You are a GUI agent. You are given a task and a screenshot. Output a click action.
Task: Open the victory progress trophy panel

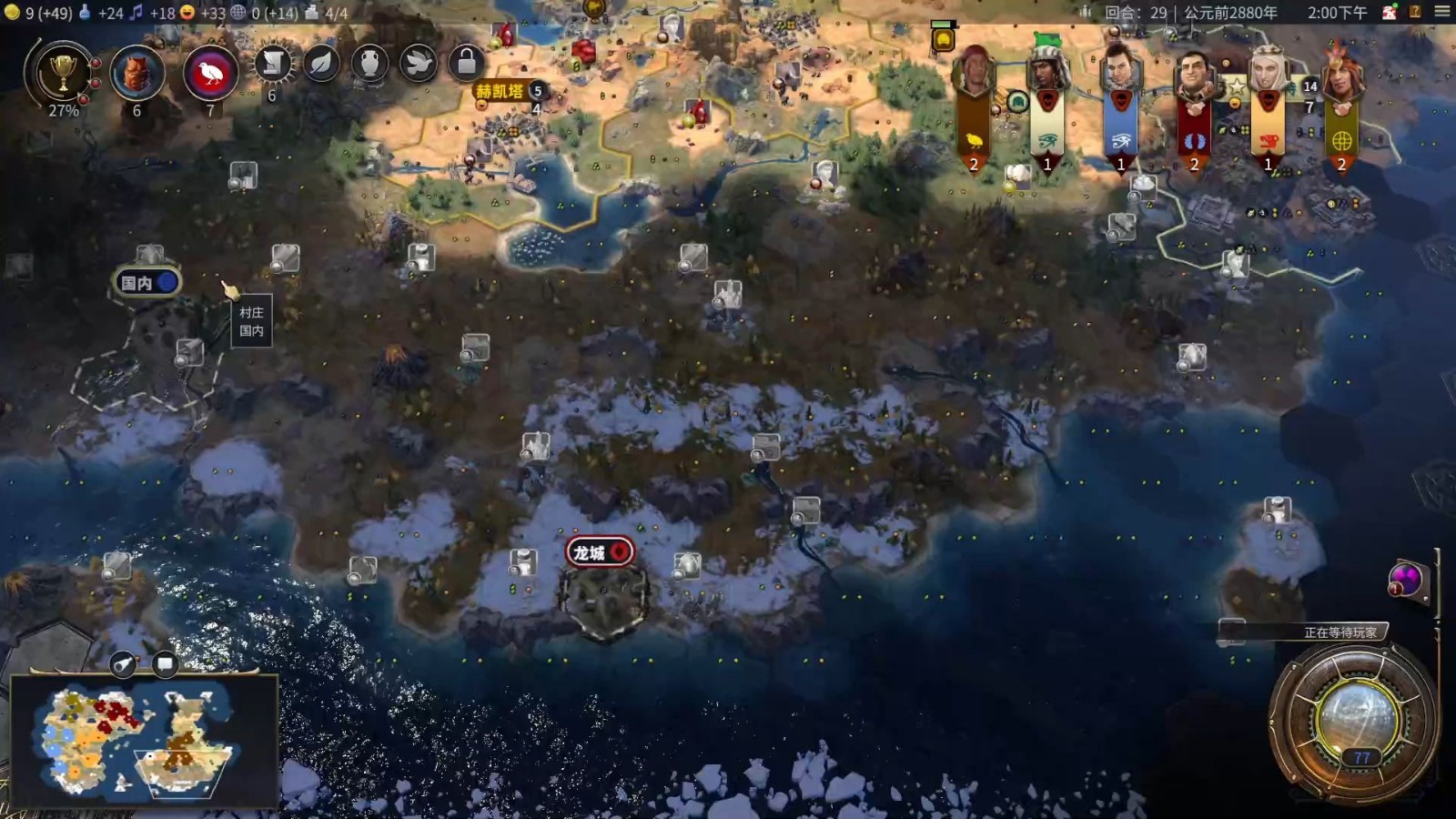[62, 73]
